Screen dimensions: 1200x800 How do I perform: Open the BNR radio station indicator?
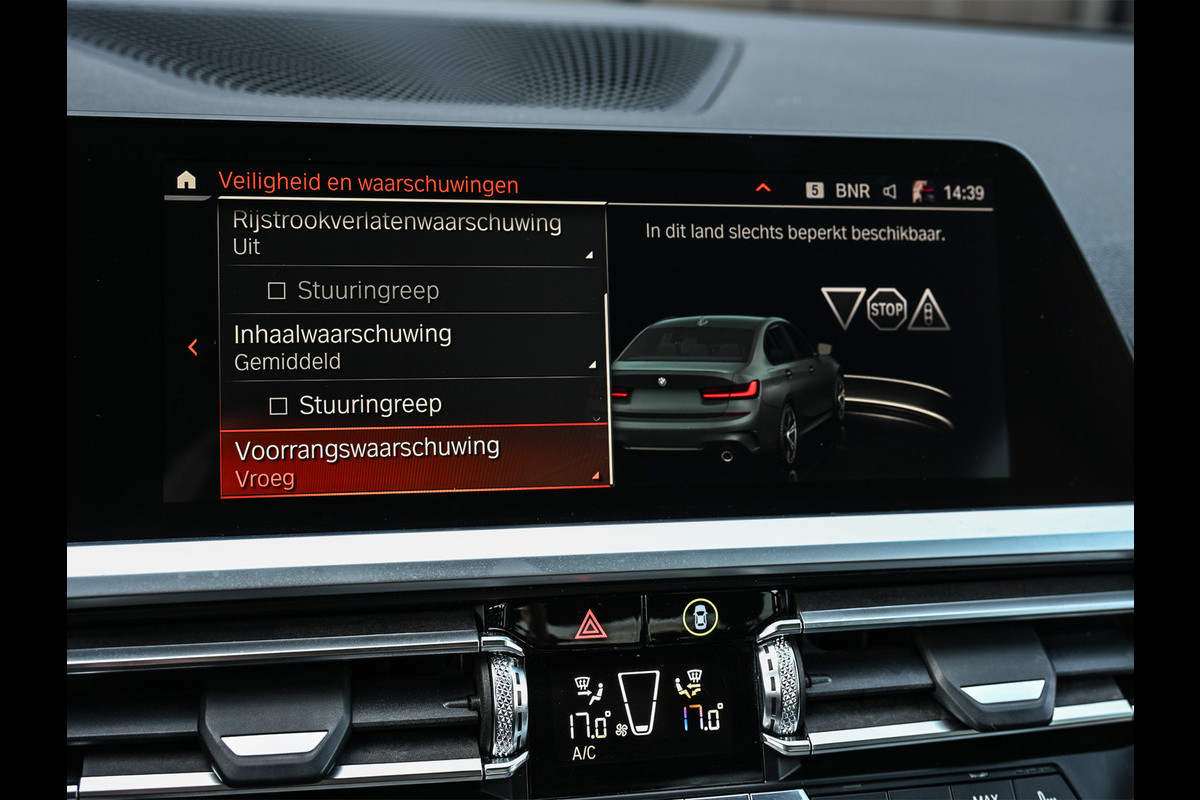tap(852, 191)
